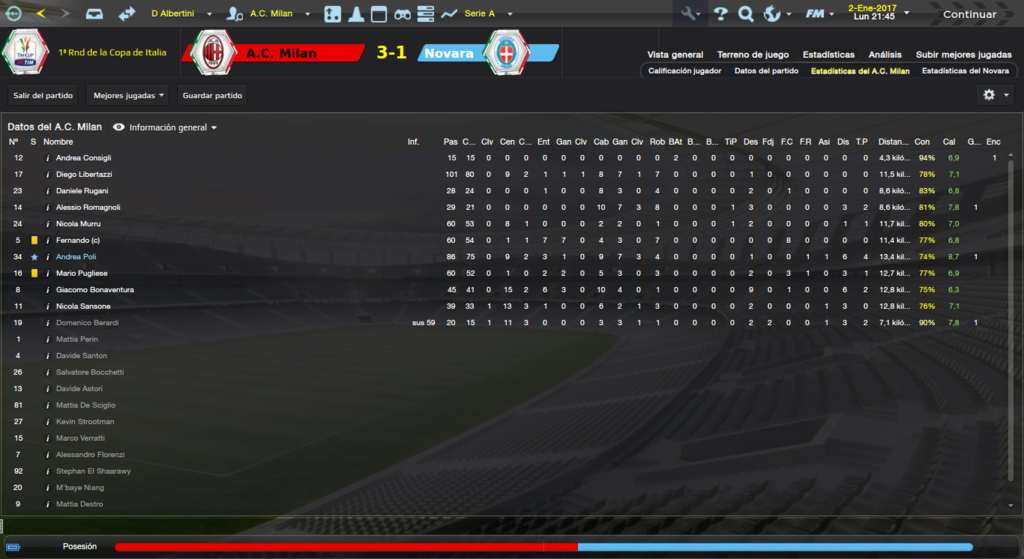This screenshot has height=559, width=1024.
Task: Open the Serie A competition menu
Action: 486,14
